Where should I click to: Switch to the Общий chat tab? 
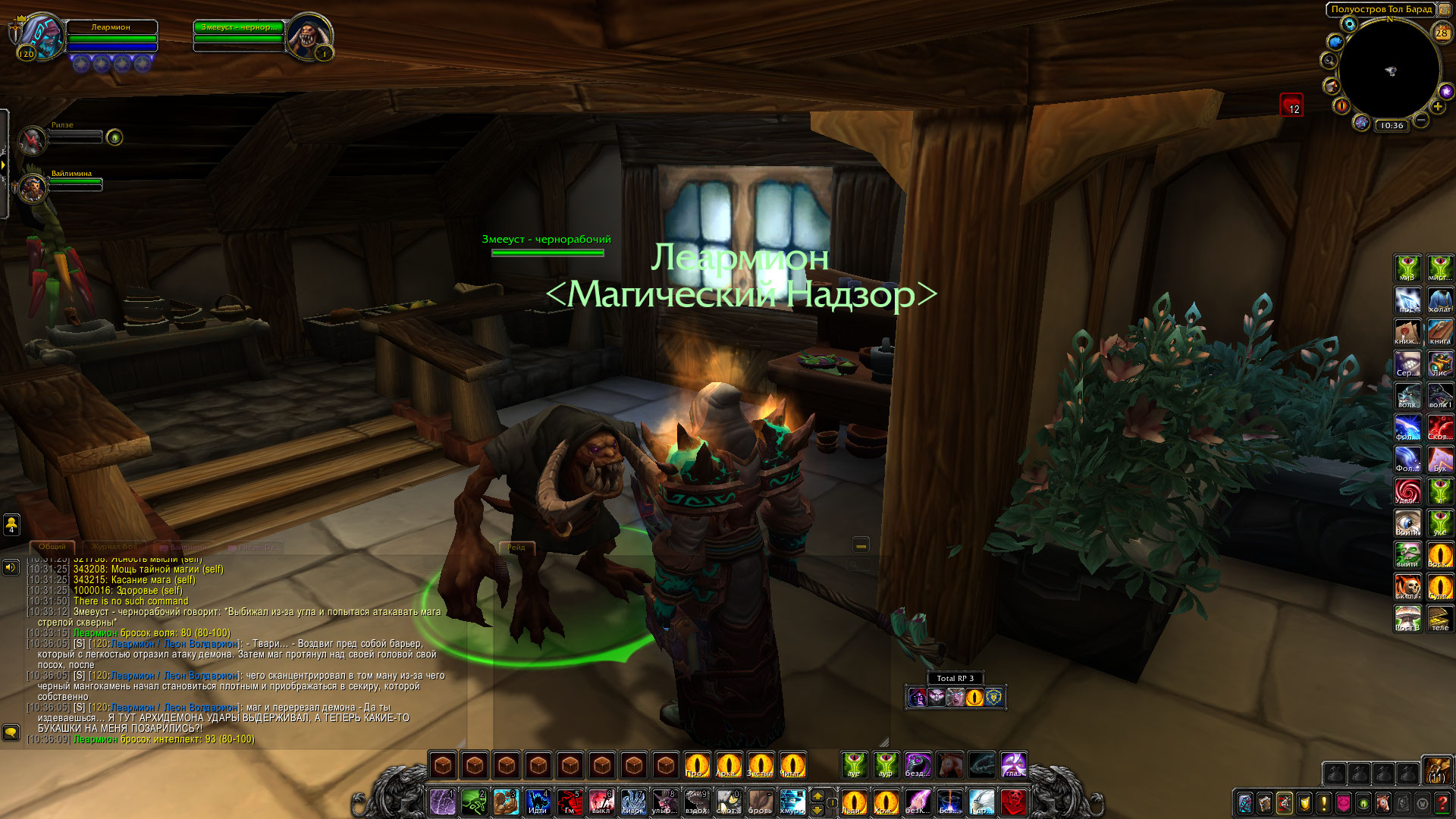coord(52,547)
